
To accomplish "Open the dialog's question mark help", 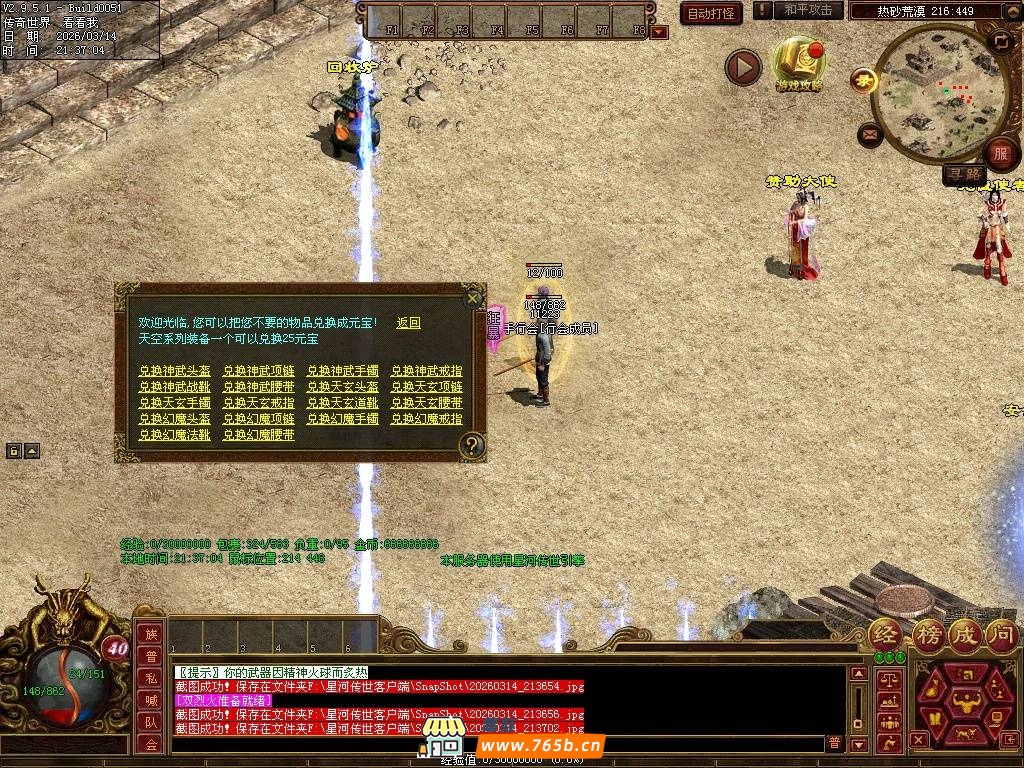I will coord(472,446).
